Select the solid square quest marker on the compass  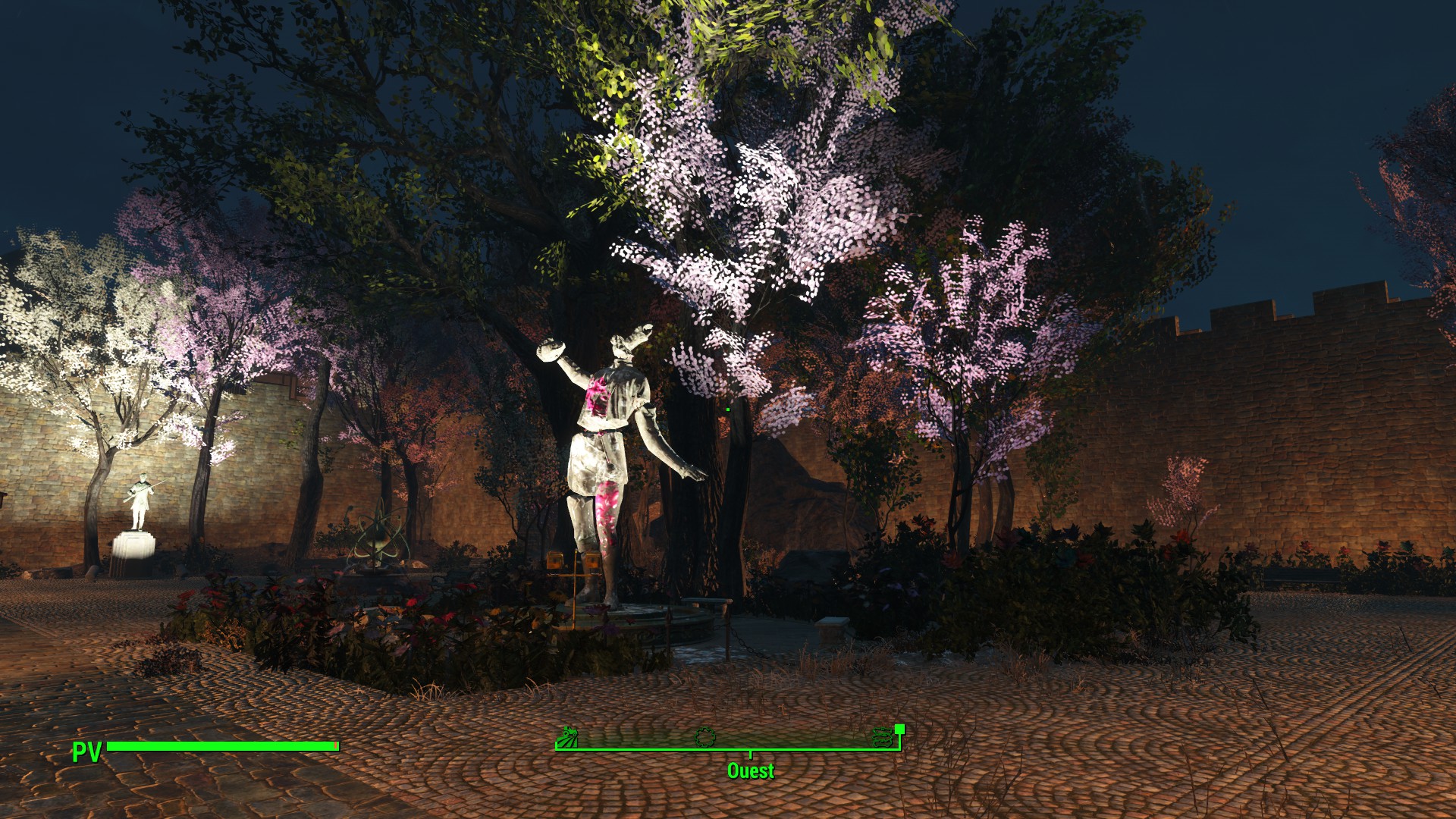tap(900, 729)
